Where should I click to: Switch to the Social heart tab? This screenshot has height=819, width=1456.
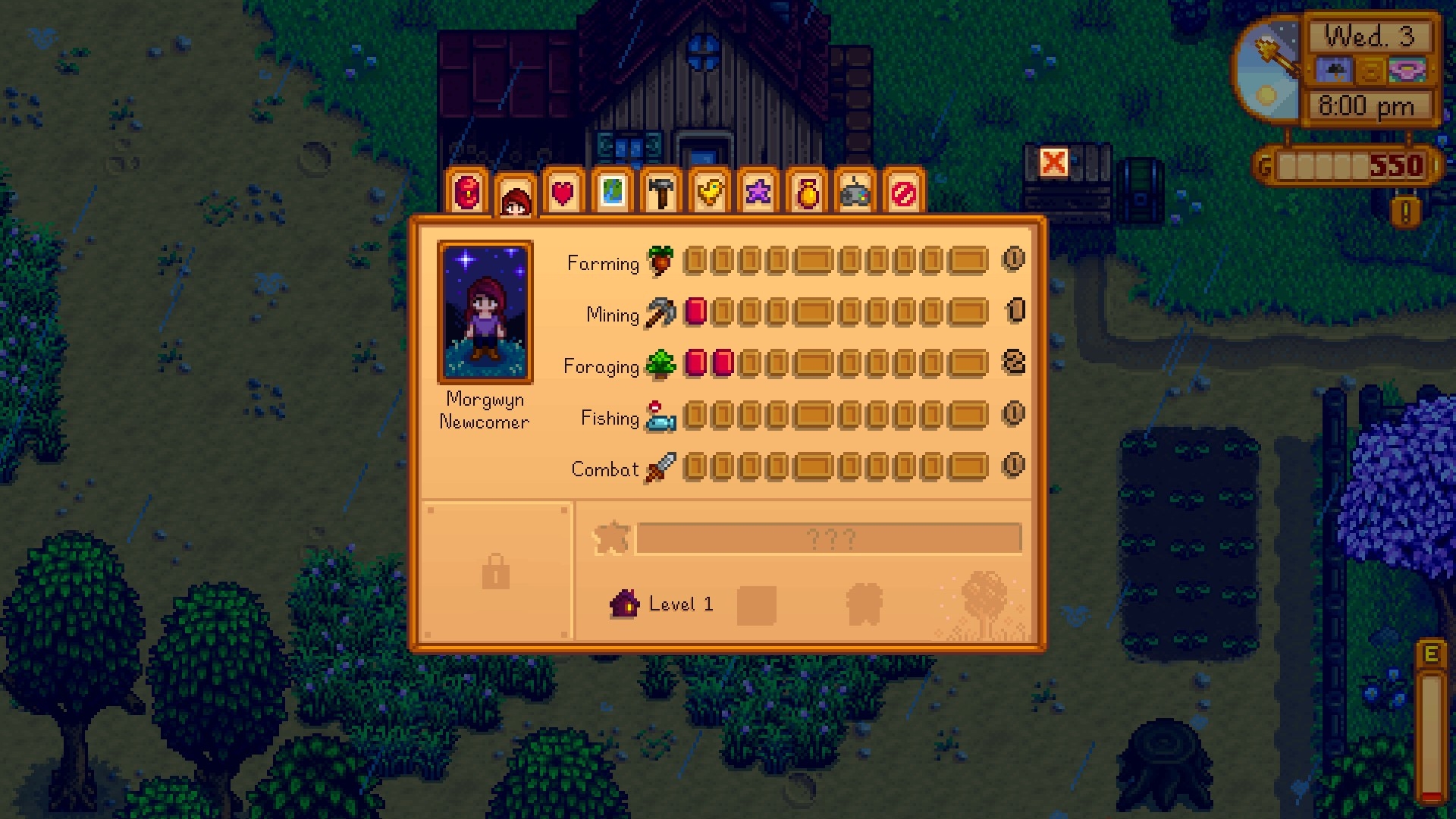pyautogui.click(x=563, y=193)
